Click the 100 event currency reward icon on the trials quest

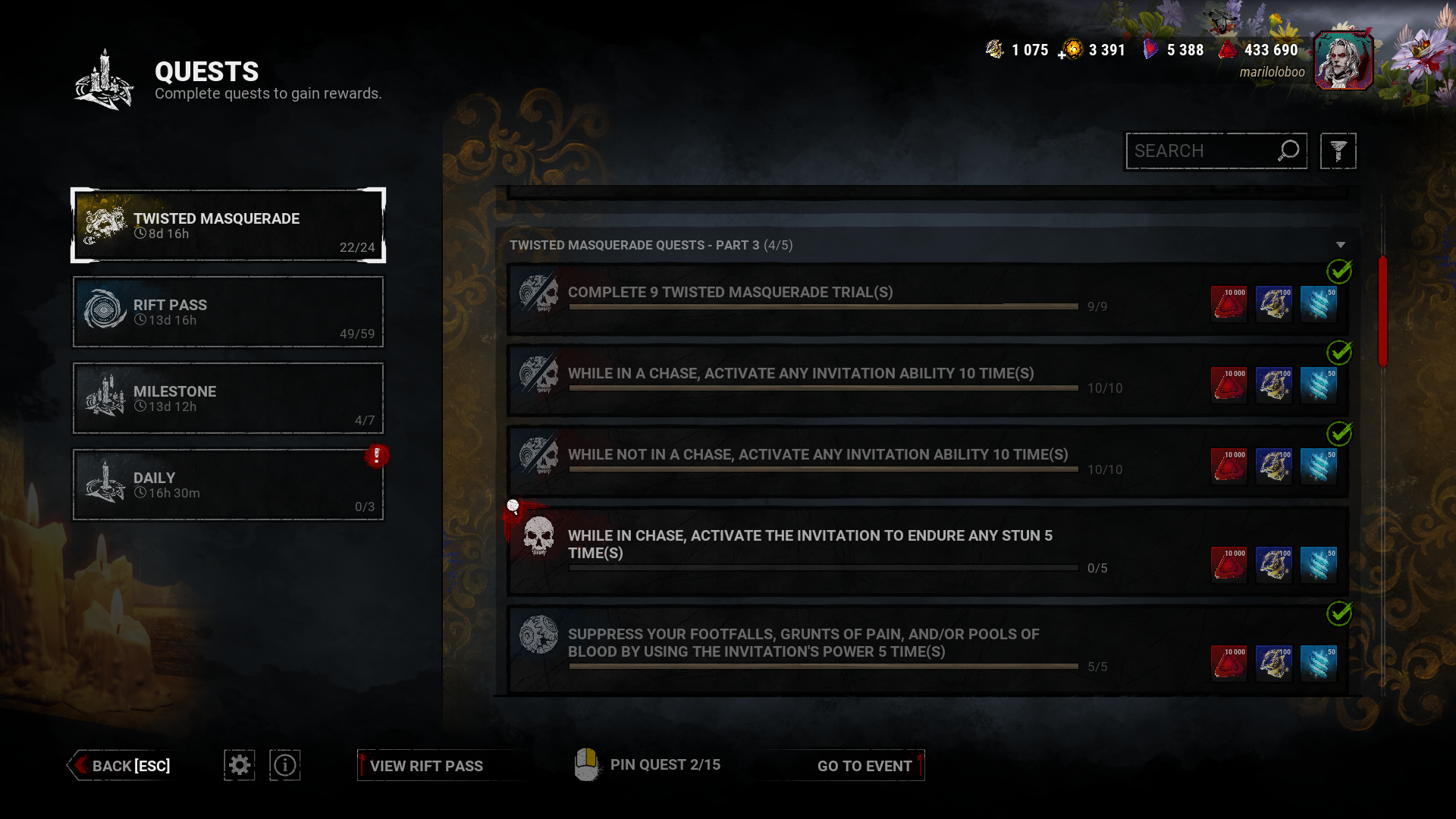pyautogui.click(x=1273, y=303)
